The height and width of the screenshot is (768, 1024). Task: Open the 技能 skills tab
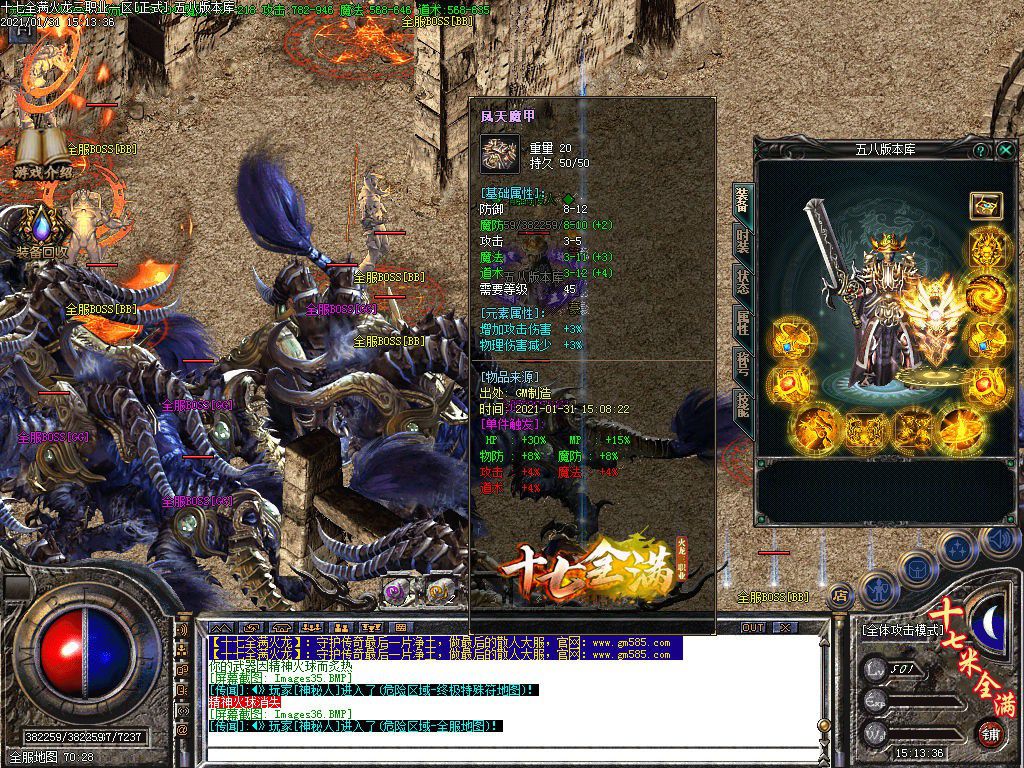coord(742,403)
